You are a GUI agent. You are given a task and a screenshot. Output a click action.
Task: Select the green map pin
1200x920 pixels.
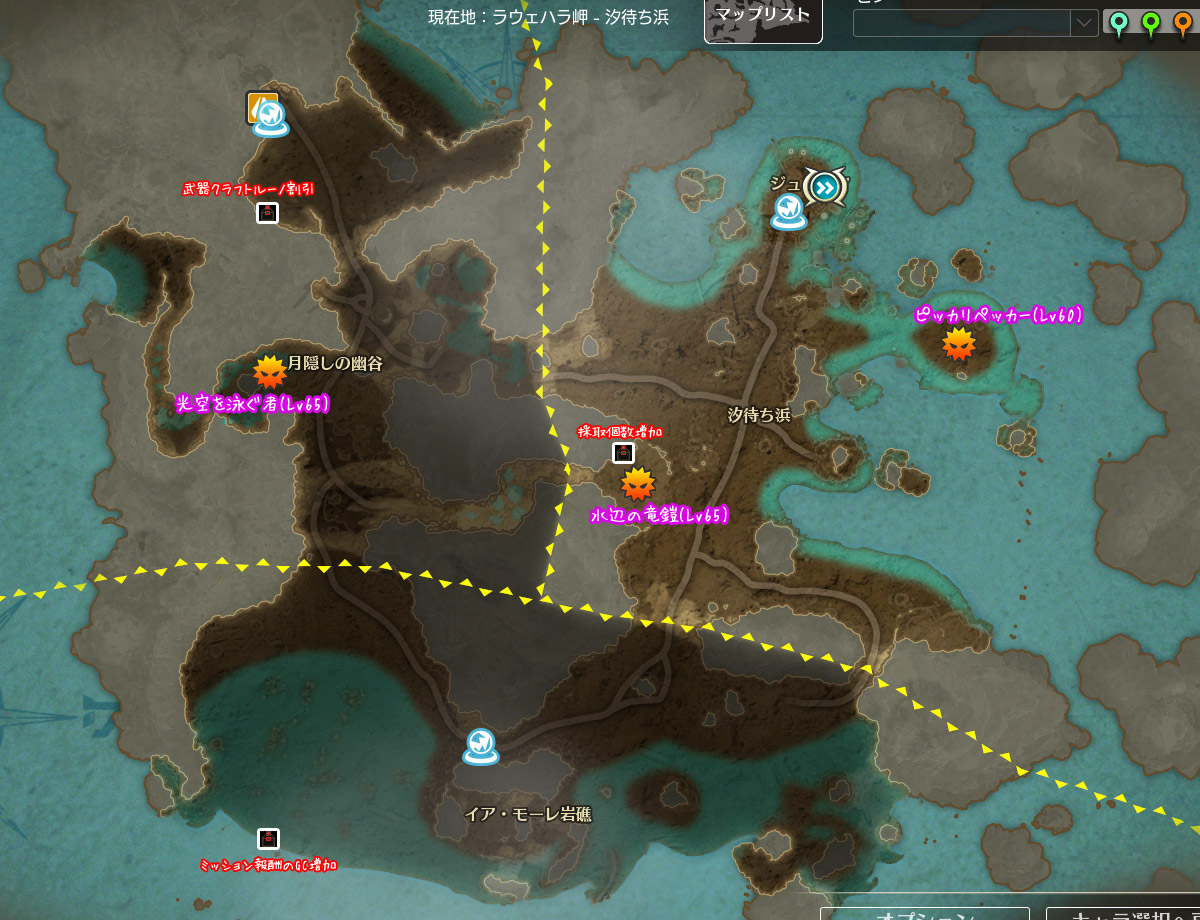tap(1151, 22)
